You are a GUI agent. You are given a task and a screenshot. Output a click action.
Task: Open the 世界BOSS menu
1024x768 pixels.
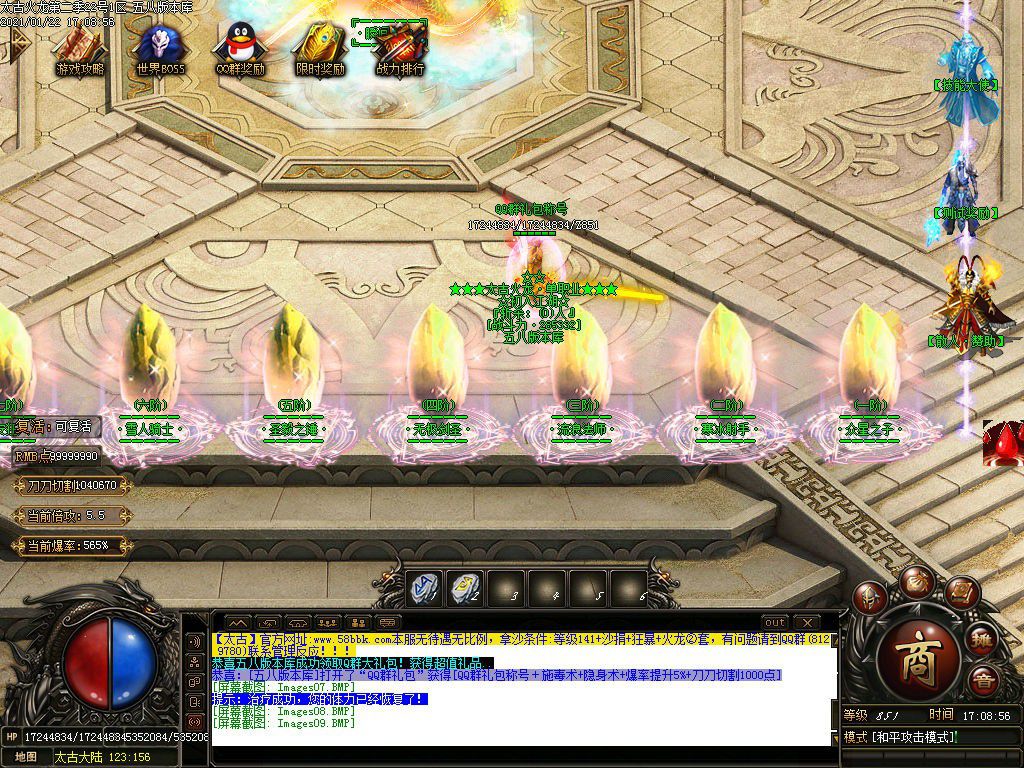160,46
